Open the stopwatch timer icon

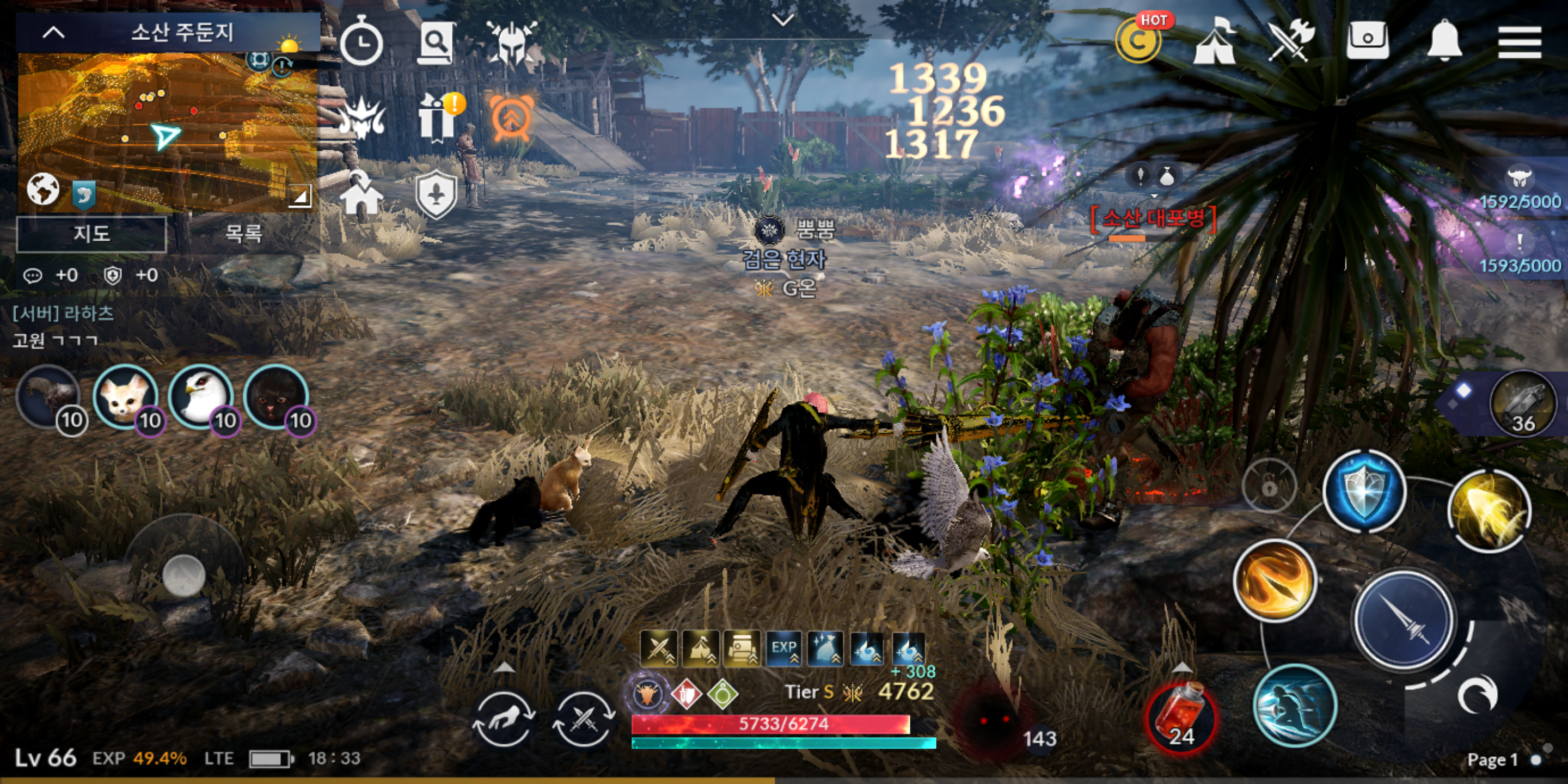pyautogui.click(x=361, y=42)
